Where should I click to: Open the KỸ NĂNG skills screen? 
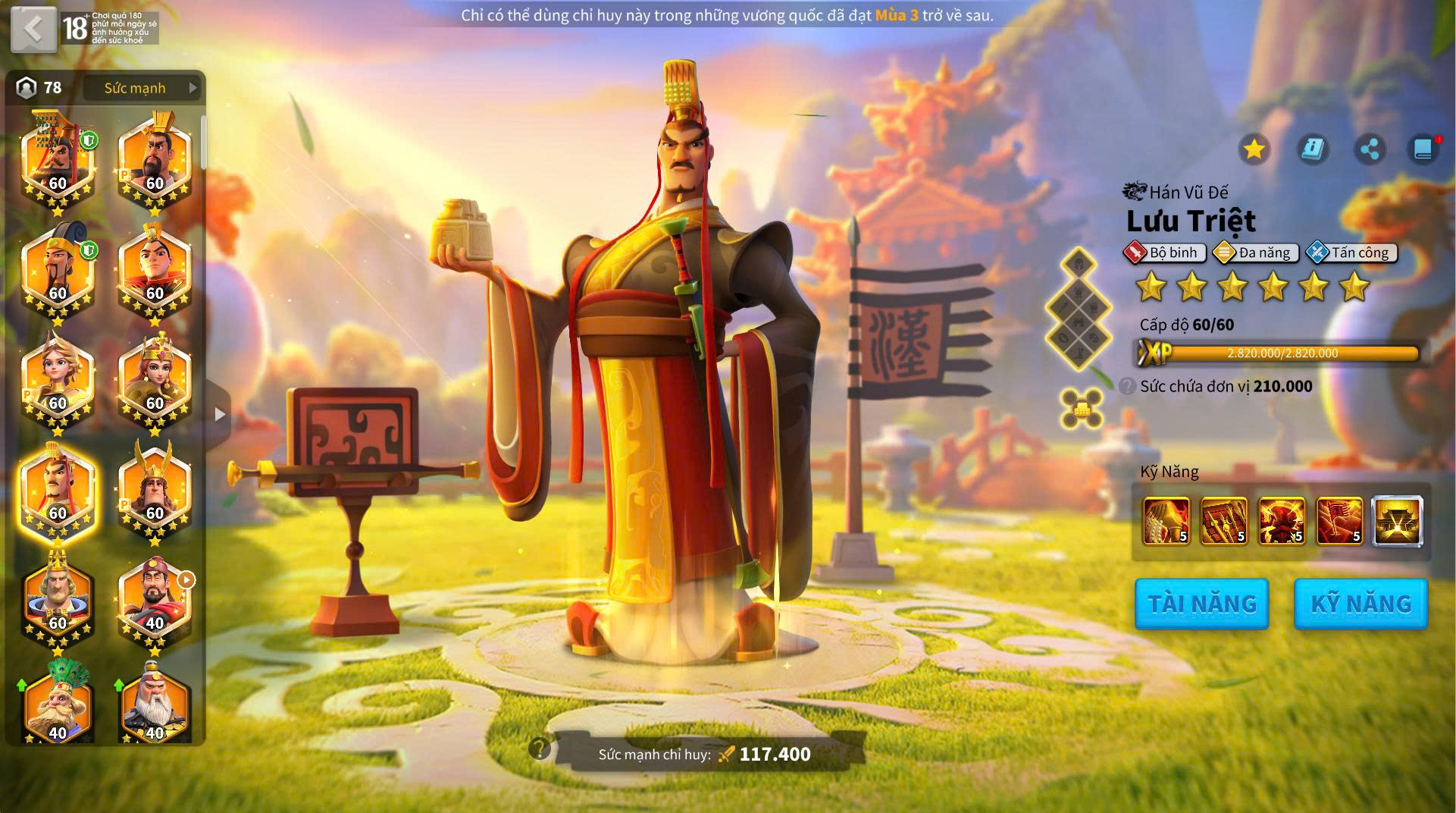coord(1360,604)
